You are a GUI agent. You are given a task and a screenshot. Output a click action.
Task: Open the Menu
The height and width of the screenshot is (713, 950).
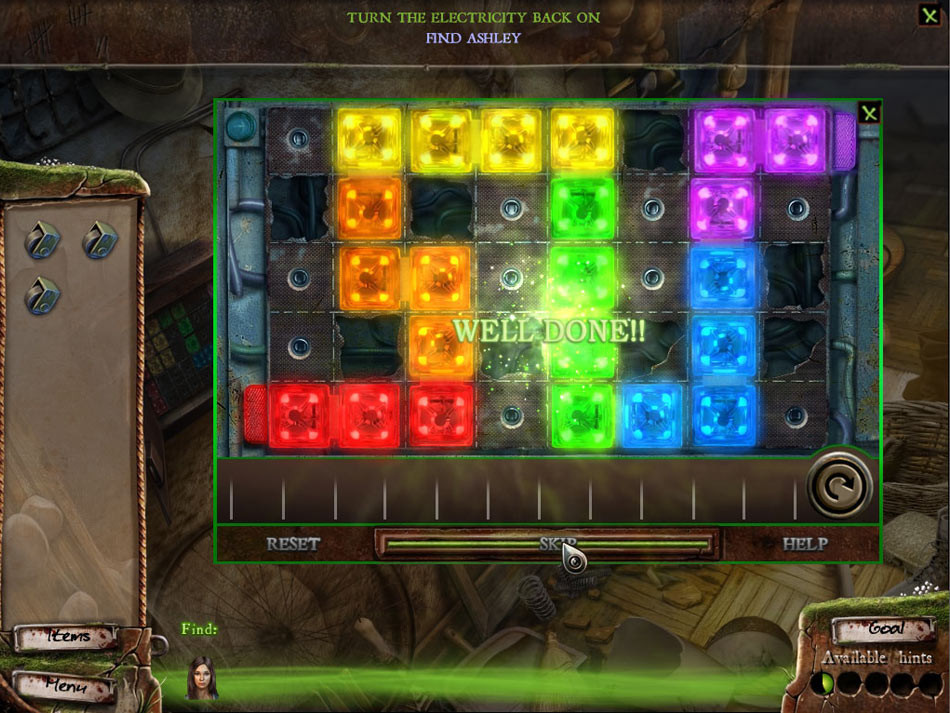pos(65,687)
